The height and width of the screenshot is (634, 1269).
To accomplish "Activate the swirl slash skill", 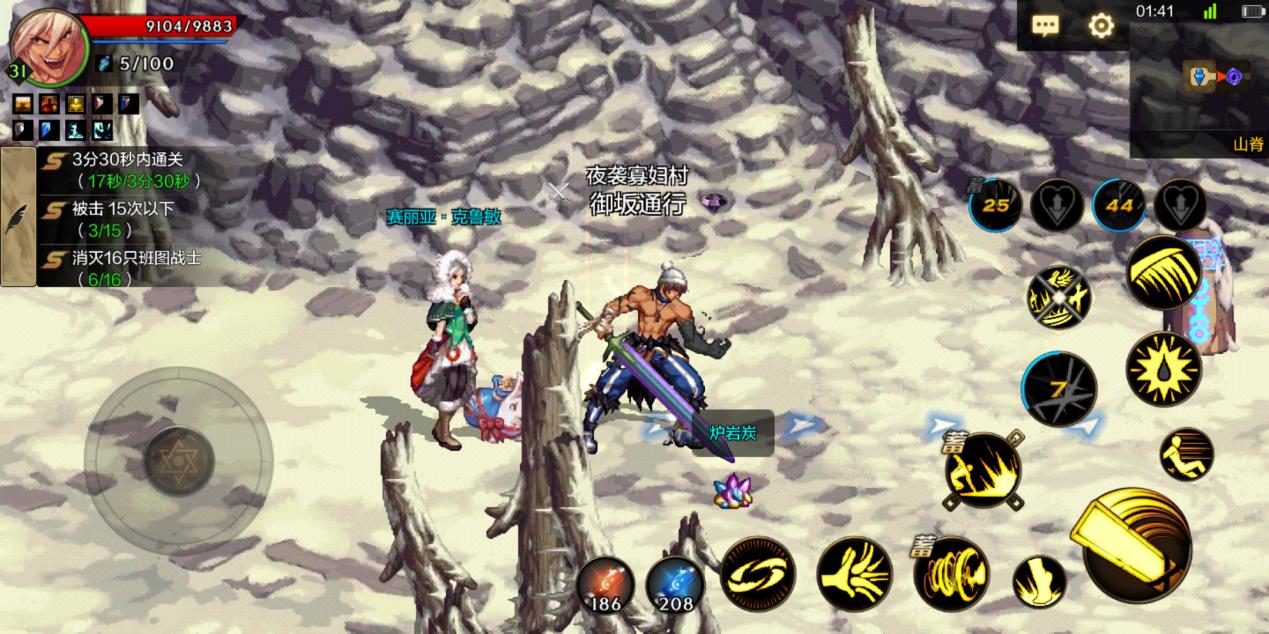I will coord(758,574).
